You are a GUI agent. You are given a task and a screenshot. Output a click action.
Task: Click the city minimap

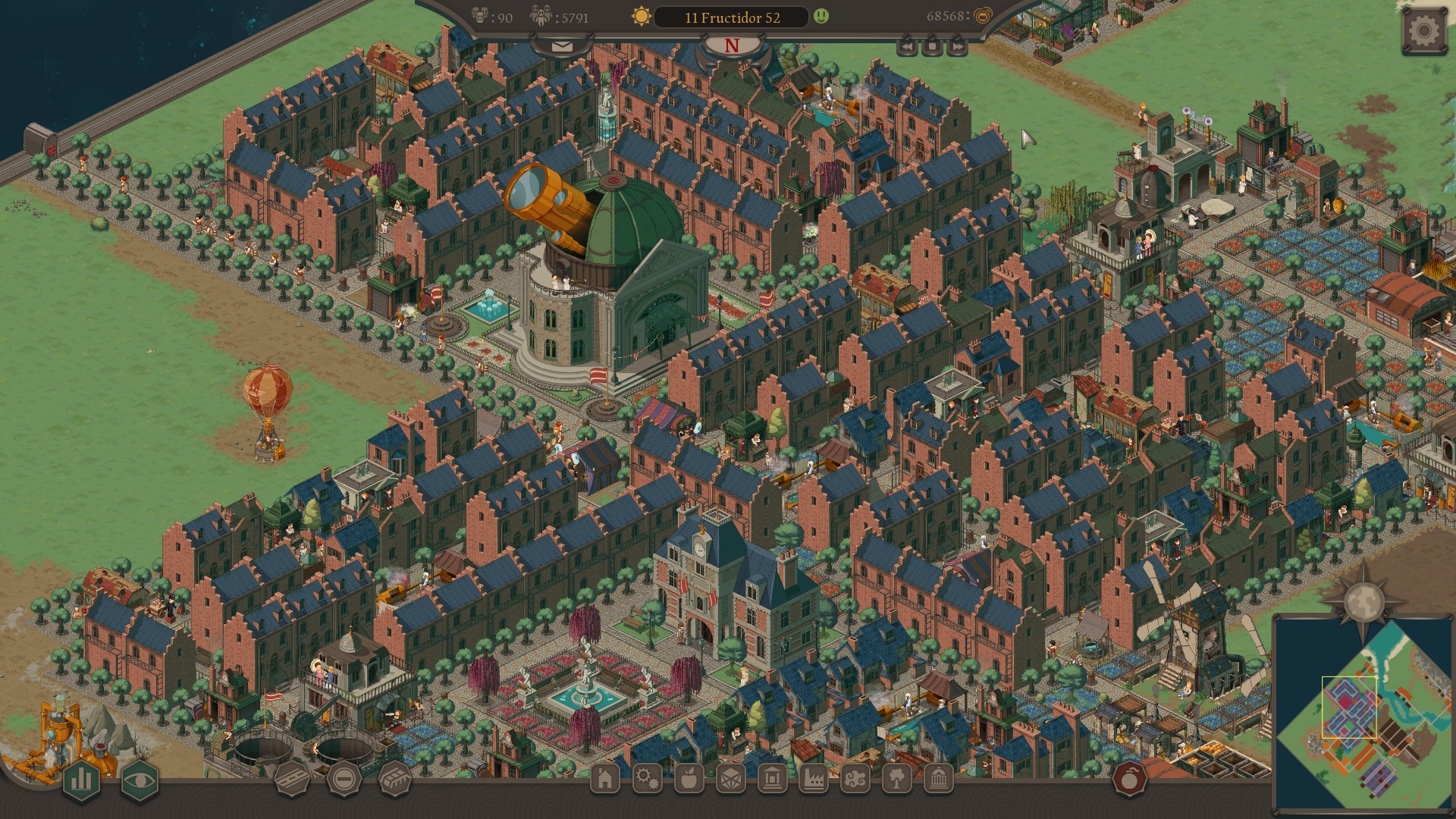[1363, 714]
